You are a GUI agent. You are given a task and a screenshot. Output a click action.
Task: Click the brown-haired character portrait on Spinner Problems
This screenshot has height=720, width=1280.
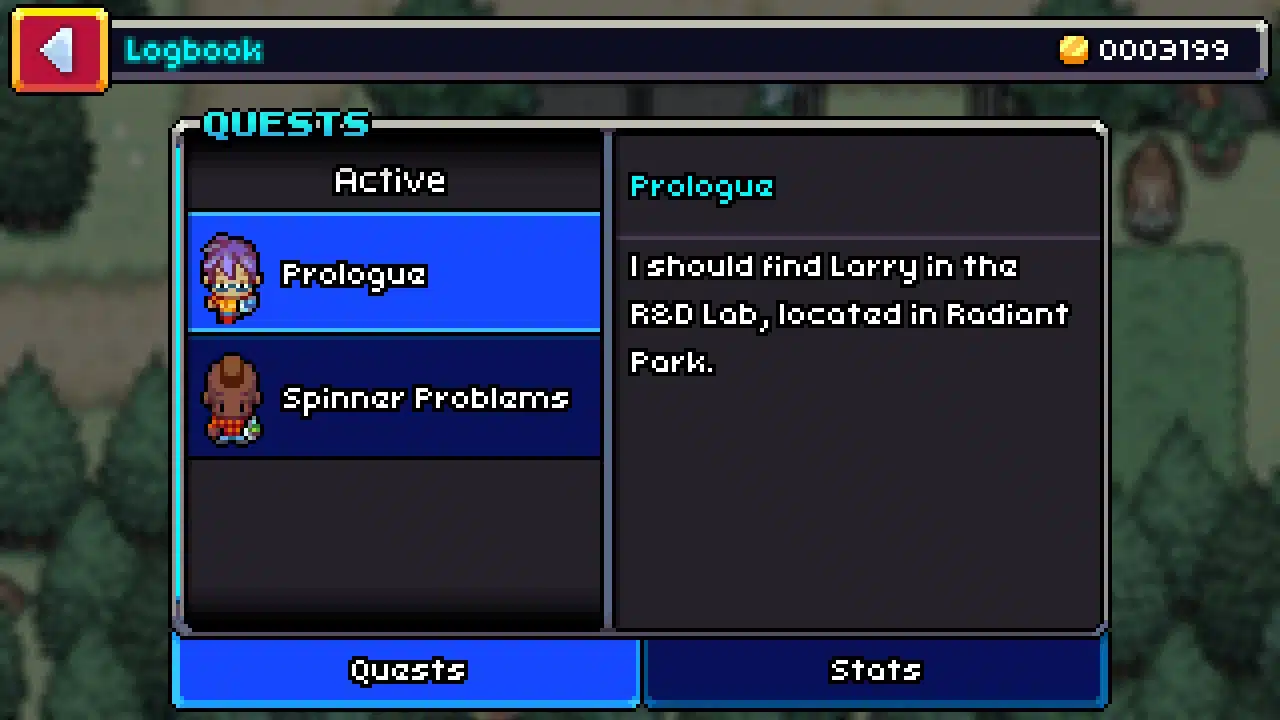231,400
